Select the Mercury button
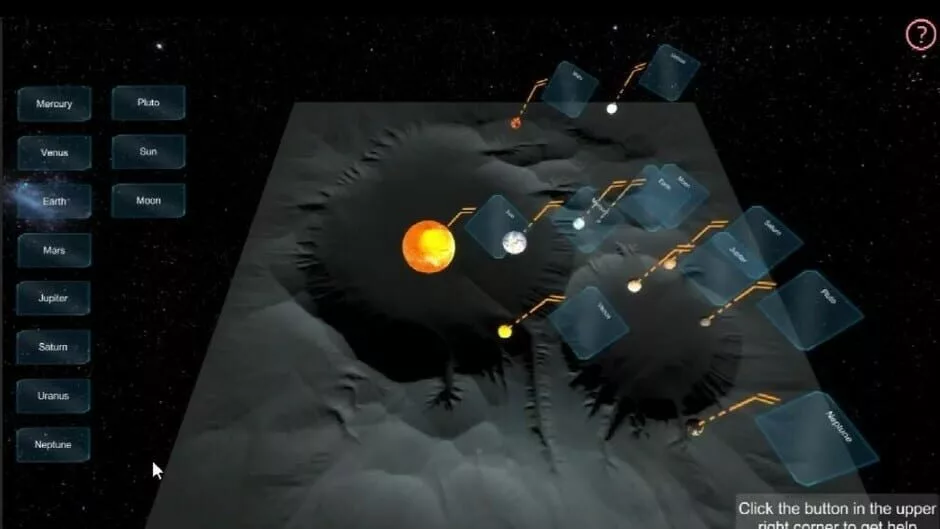Viewport: 940px width, 529px height. [x=54, y=104]
